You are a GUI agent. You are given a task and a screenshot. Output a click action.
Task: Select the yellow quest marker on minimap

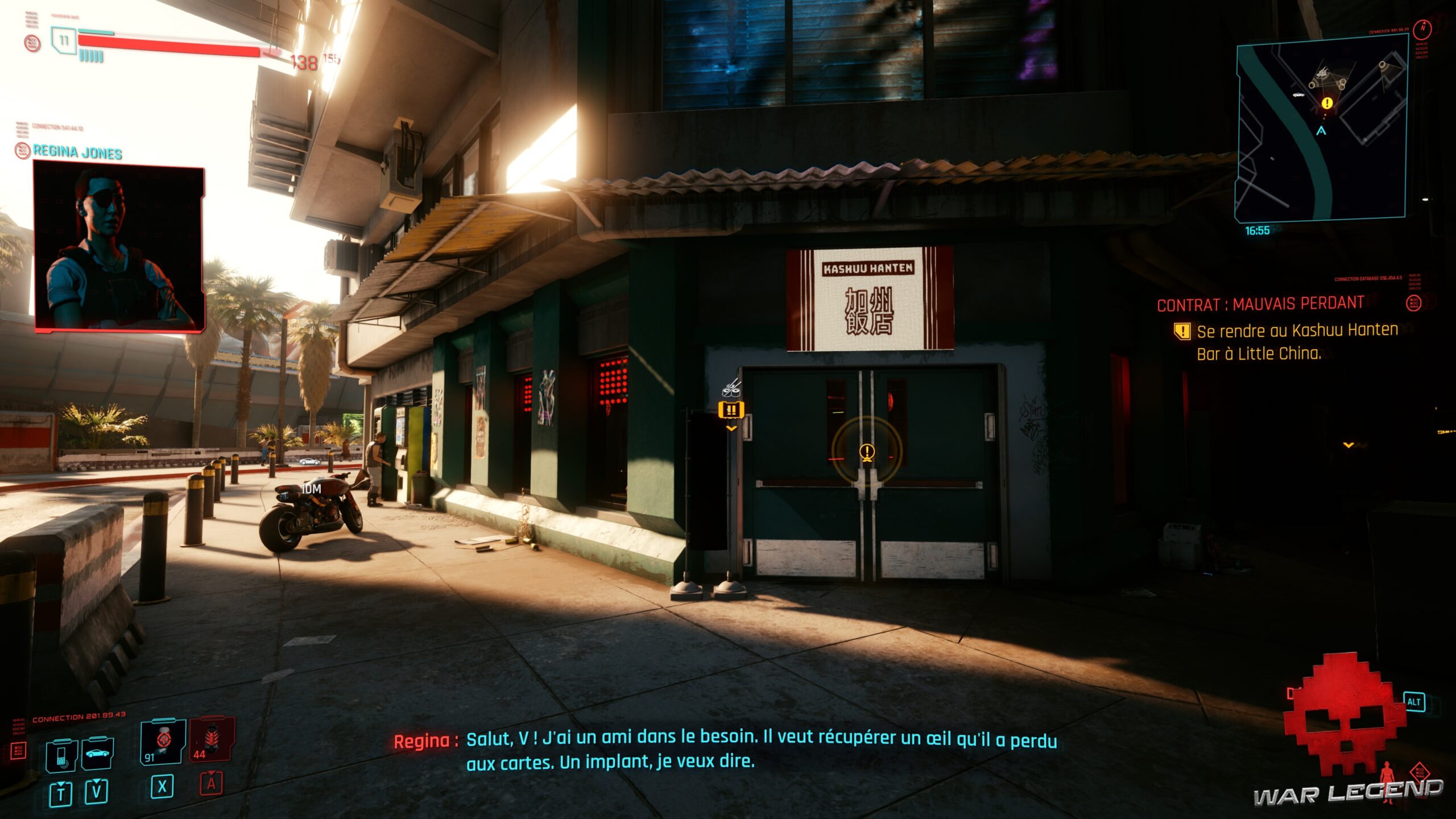click(1327, 103)
